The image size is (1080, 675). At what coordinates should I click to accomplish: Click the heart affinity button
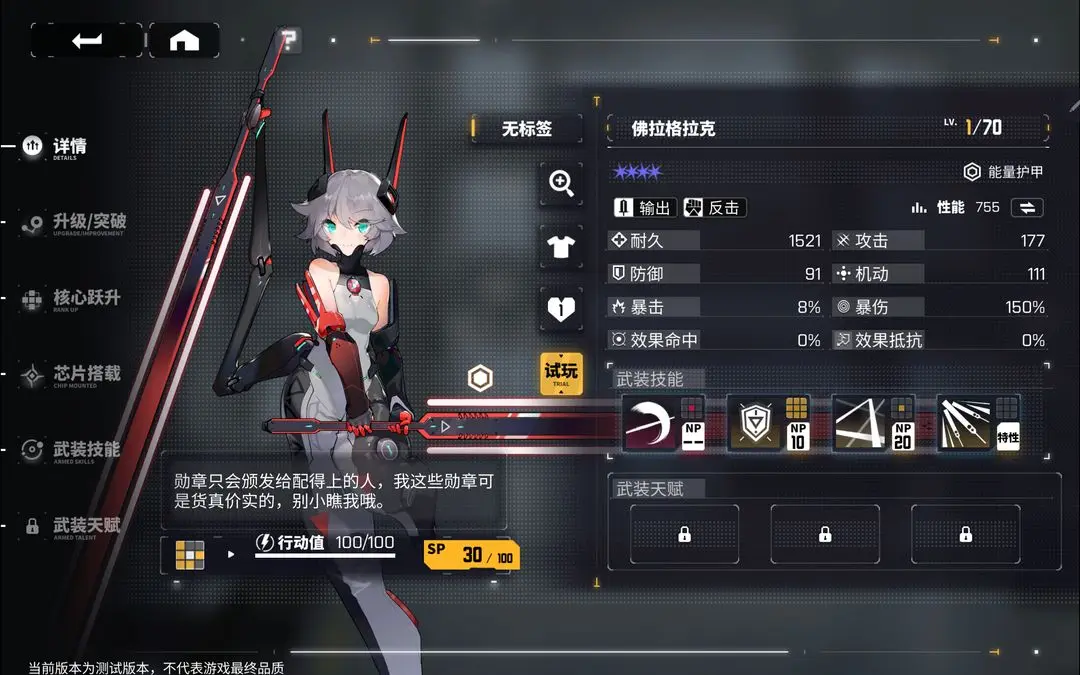point(561,309)
